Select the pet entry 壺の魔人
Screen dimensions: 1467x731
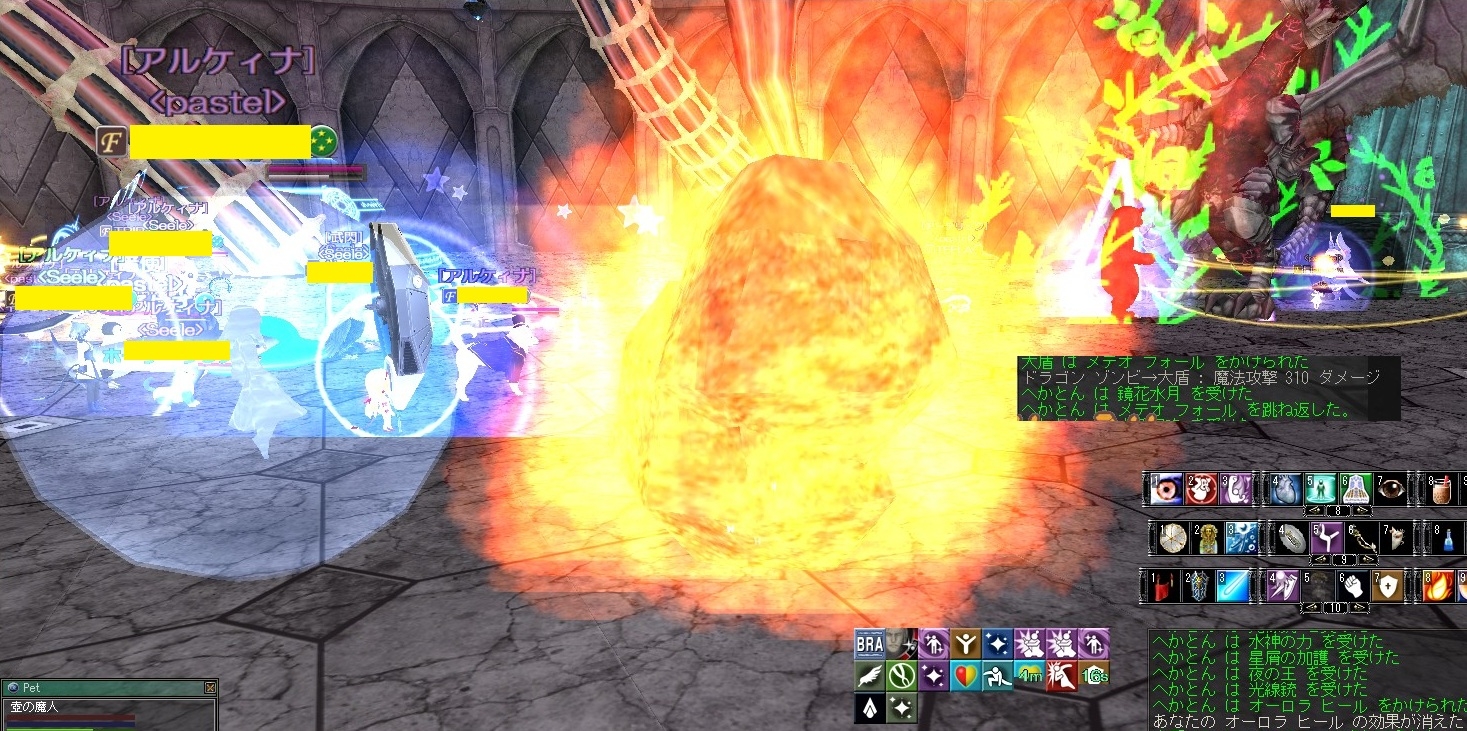tap(36, 706)
